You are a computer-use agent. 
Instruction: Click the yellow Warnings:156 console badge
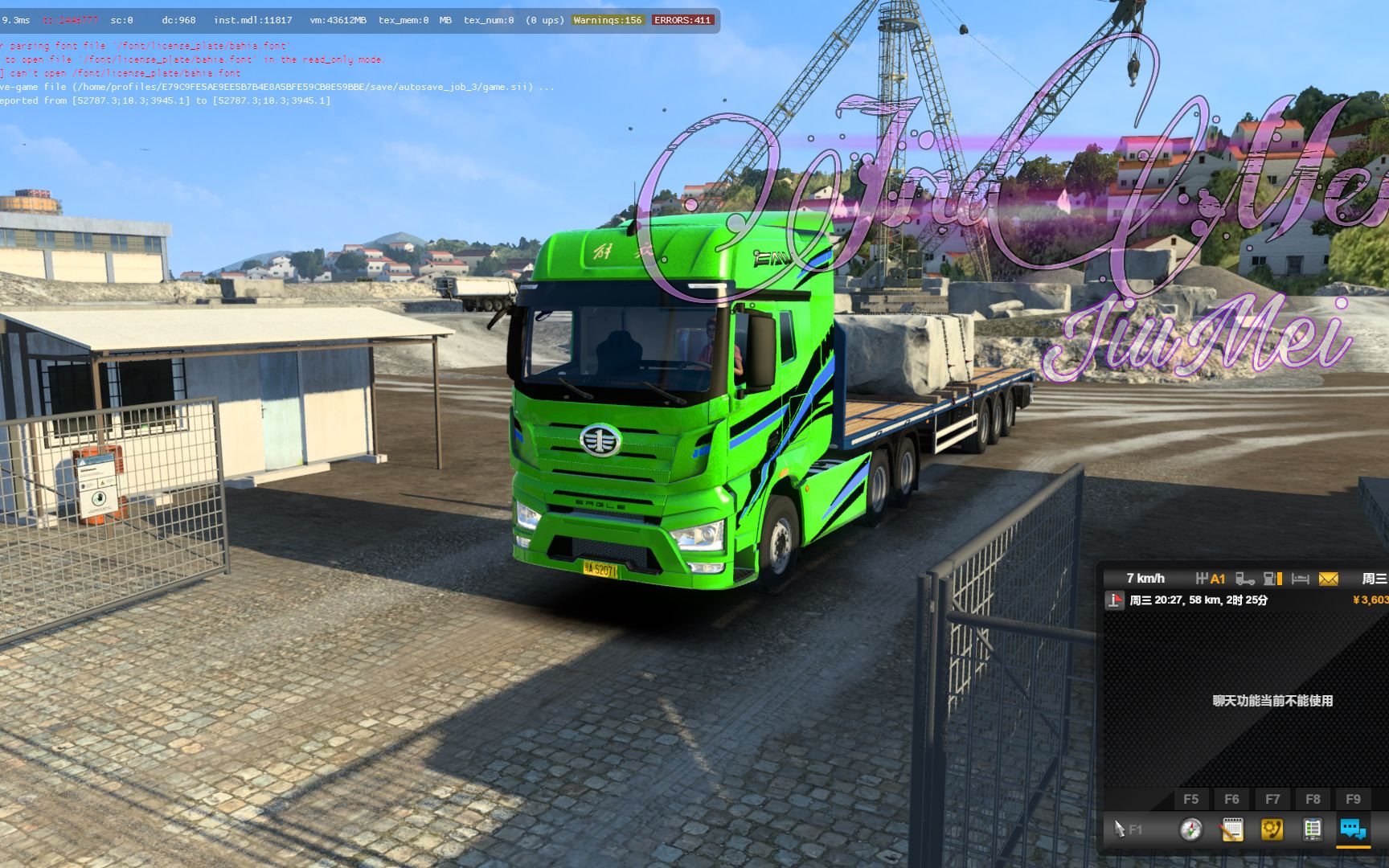coord(608,20)
